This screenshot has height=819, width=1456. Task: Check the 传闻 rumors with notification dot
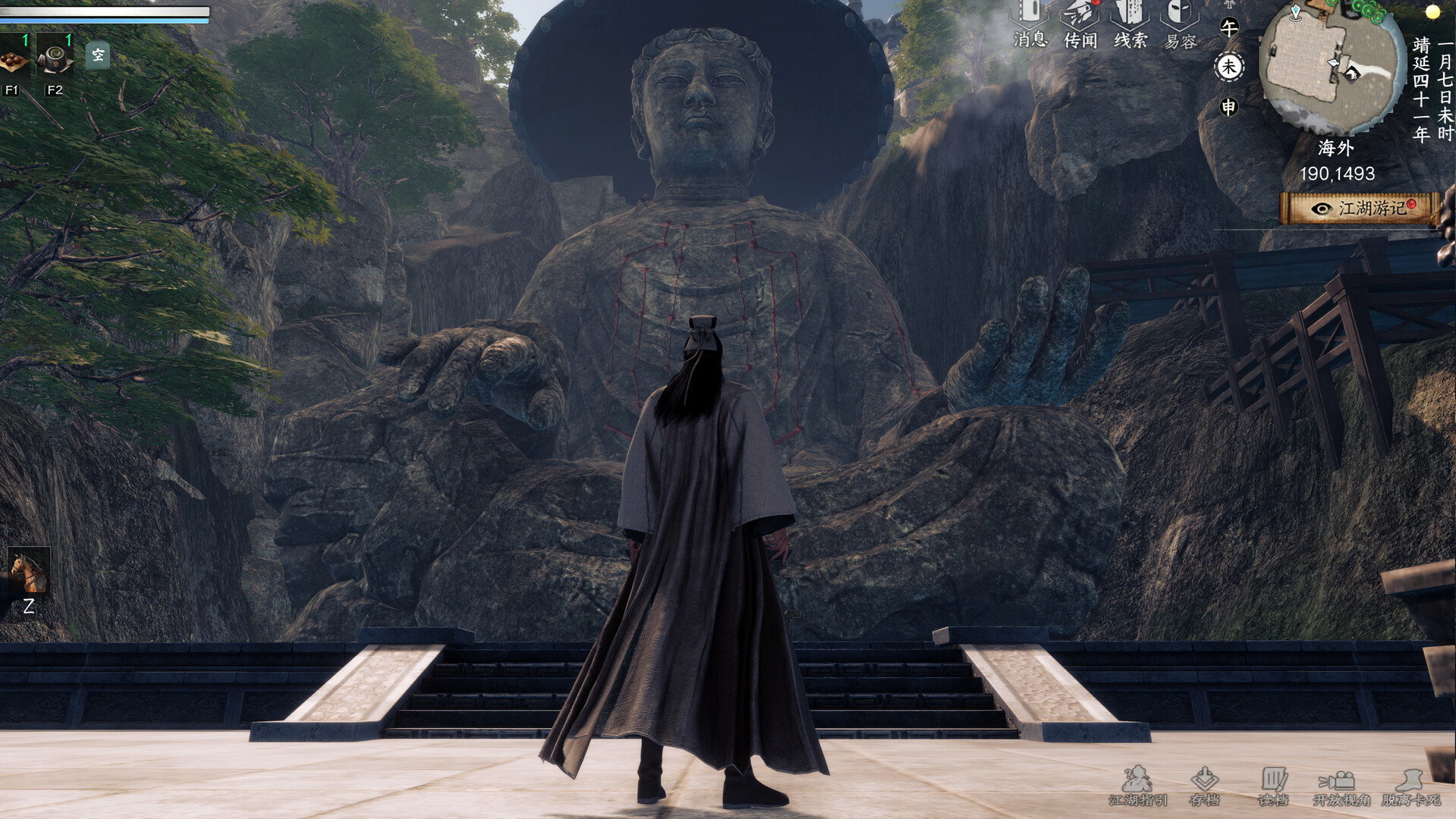[x=1080, y=19]
